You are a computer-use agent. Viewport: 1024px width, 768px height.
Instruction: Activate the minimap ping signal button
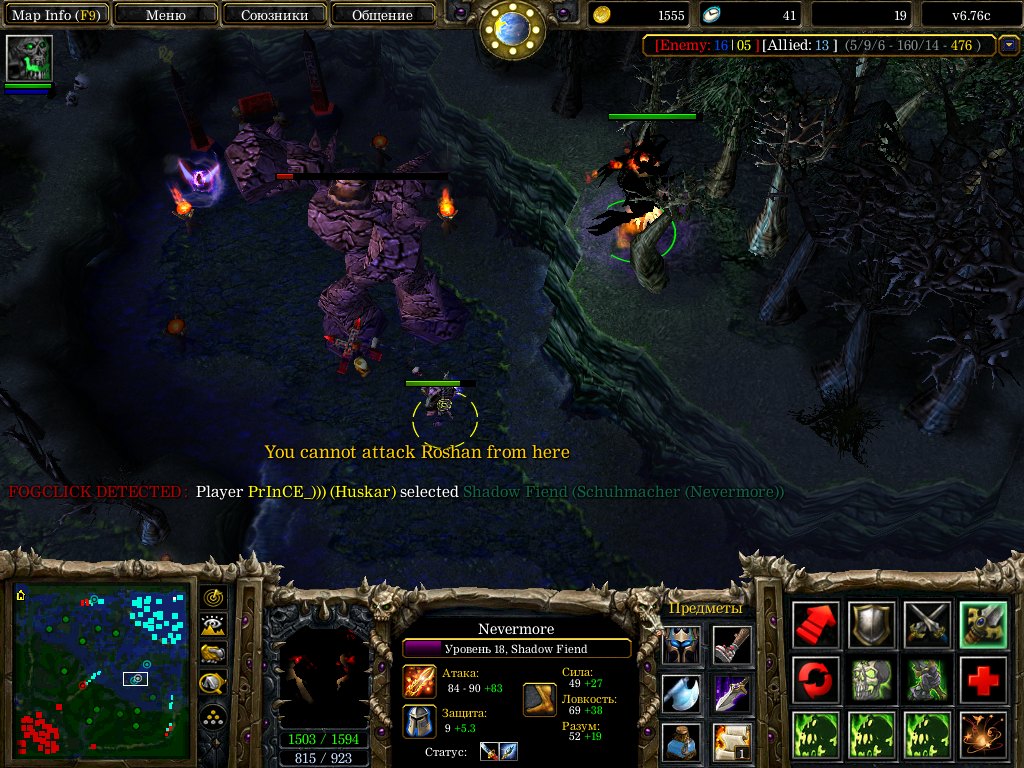coord(213,598)
